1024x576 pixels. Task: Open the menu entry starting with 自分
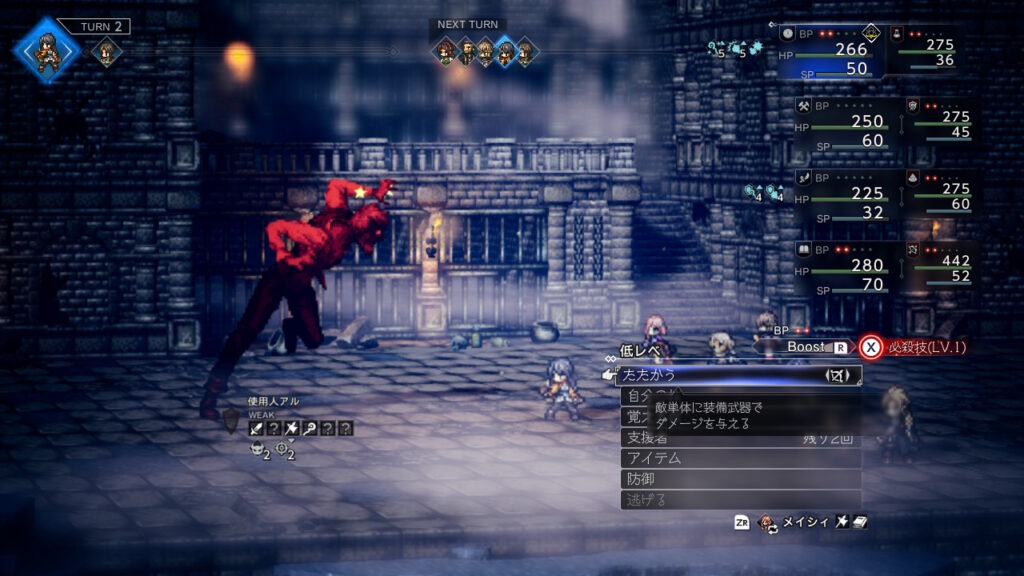pyautogui.click(x=634, y=396)
